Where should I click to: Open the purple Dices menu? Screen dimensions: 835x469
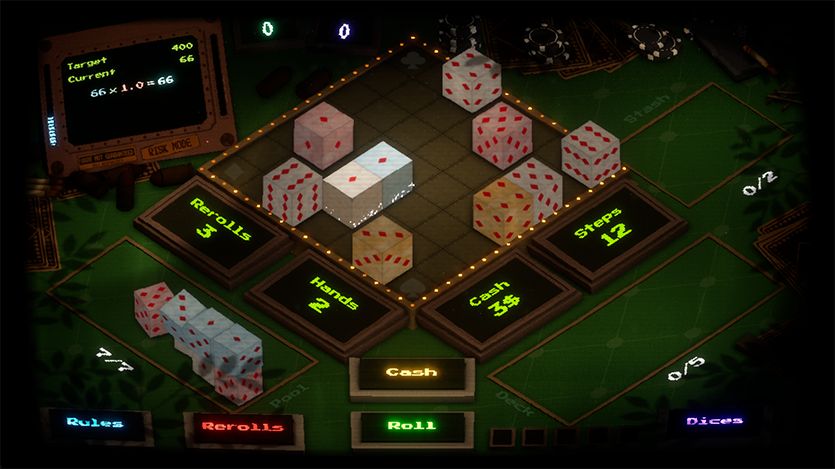tap(714, 421)
